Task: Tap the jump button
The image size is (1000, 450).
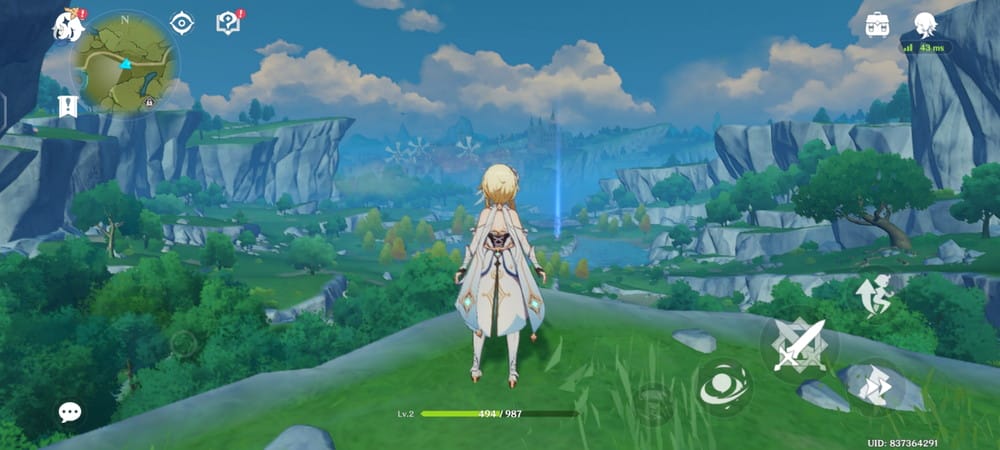Action: tap(872, 296)
